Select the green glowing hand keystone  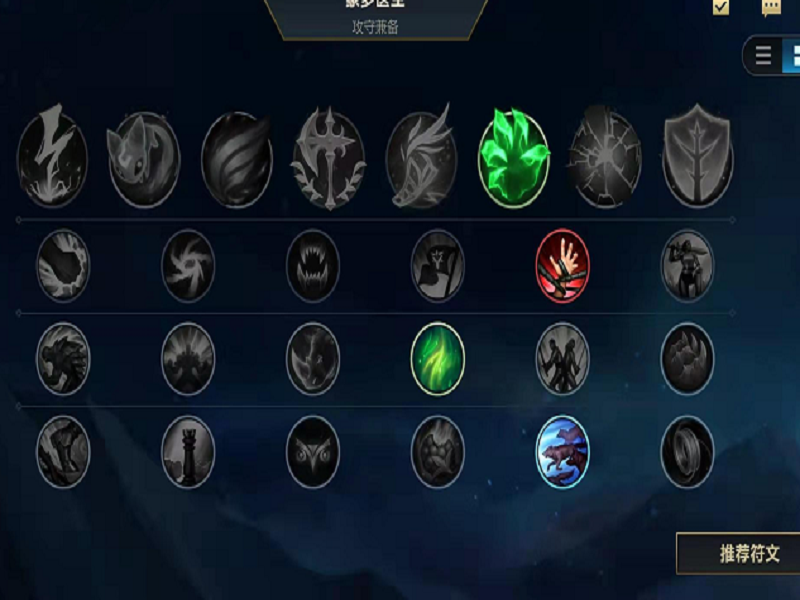[x=514, y=160]
